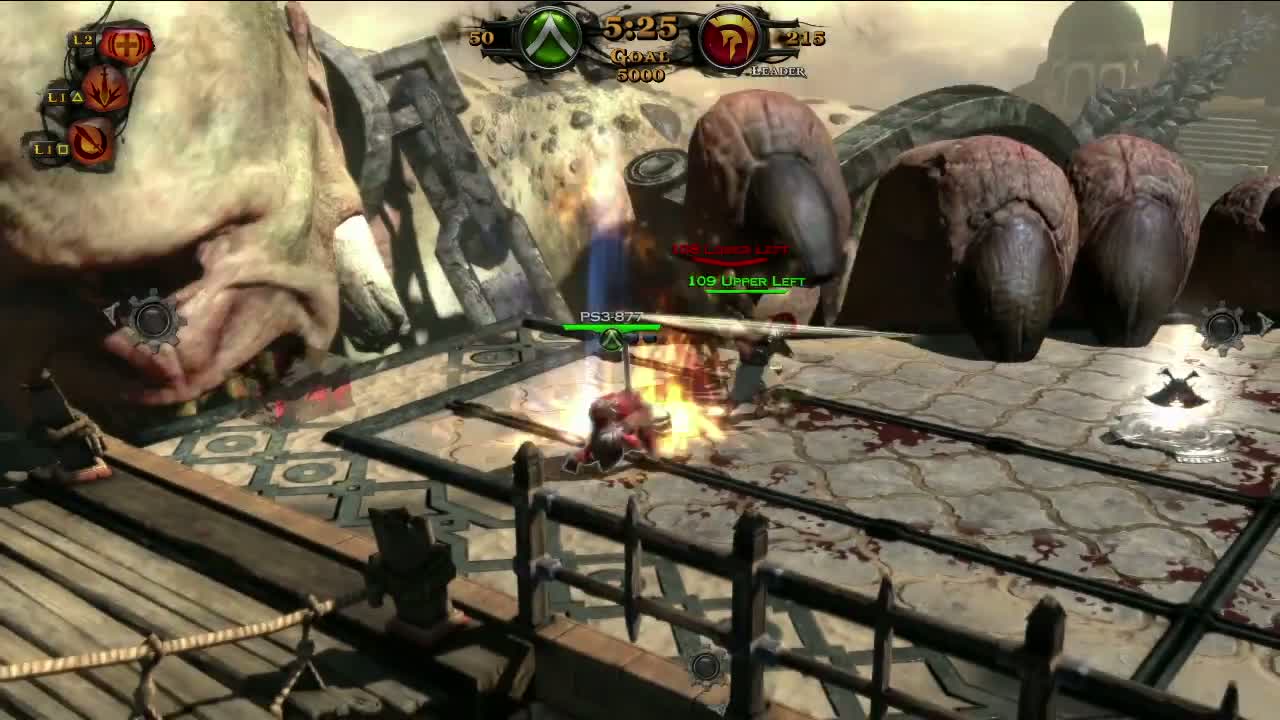The image size is (1280, 720).
Task: Trigger the downward sword strike ability
Action: [105, 90]
